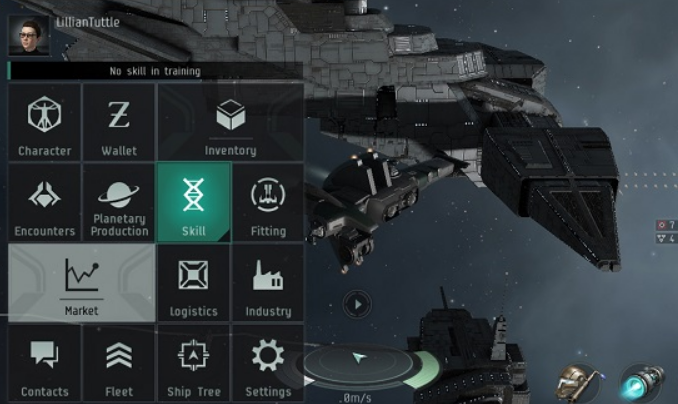Open the Wallet menu
This screenshot has height=404, width=678.
click(119, 121)
